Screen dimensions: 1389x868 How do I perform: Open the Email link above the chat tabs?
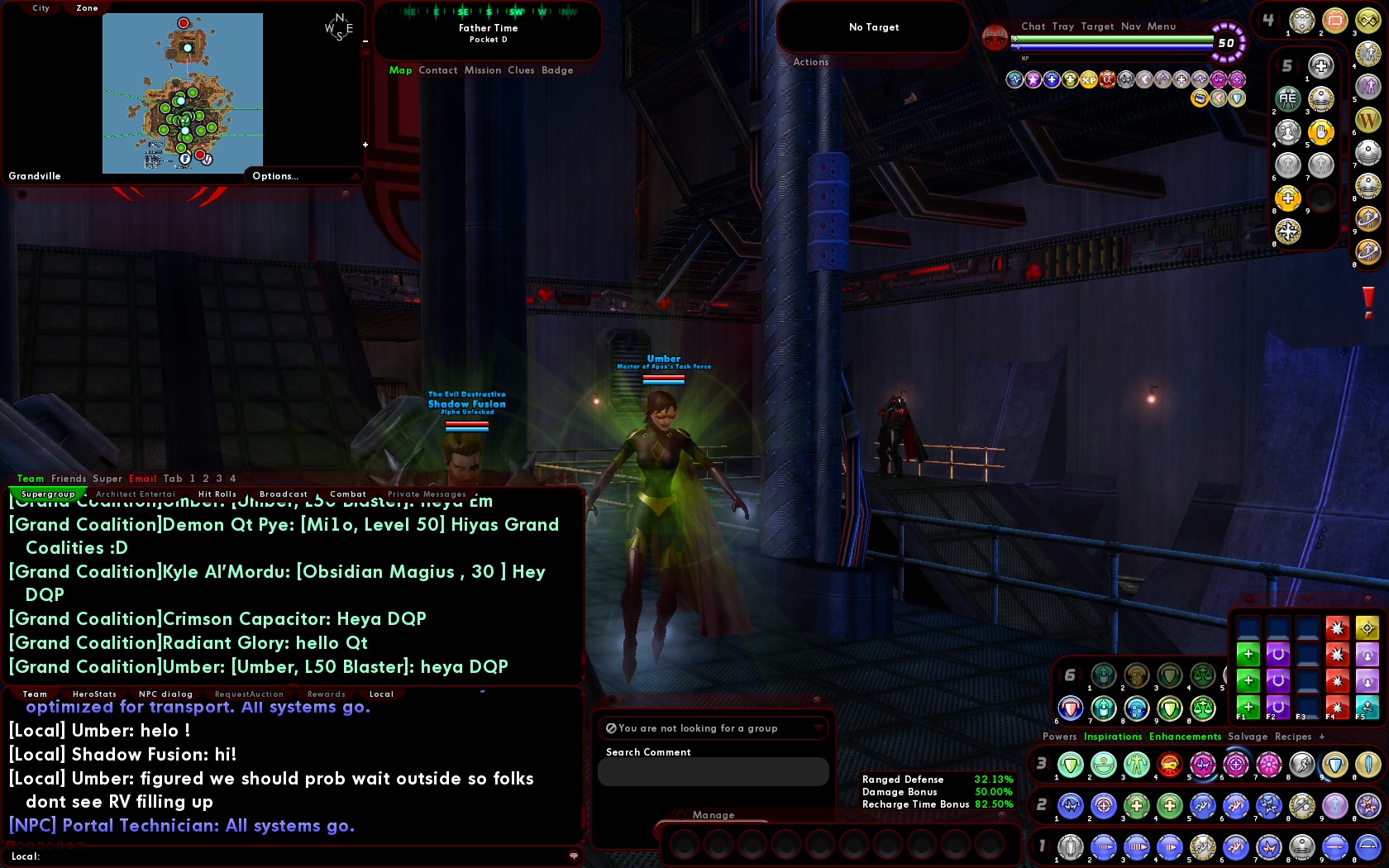142,478
